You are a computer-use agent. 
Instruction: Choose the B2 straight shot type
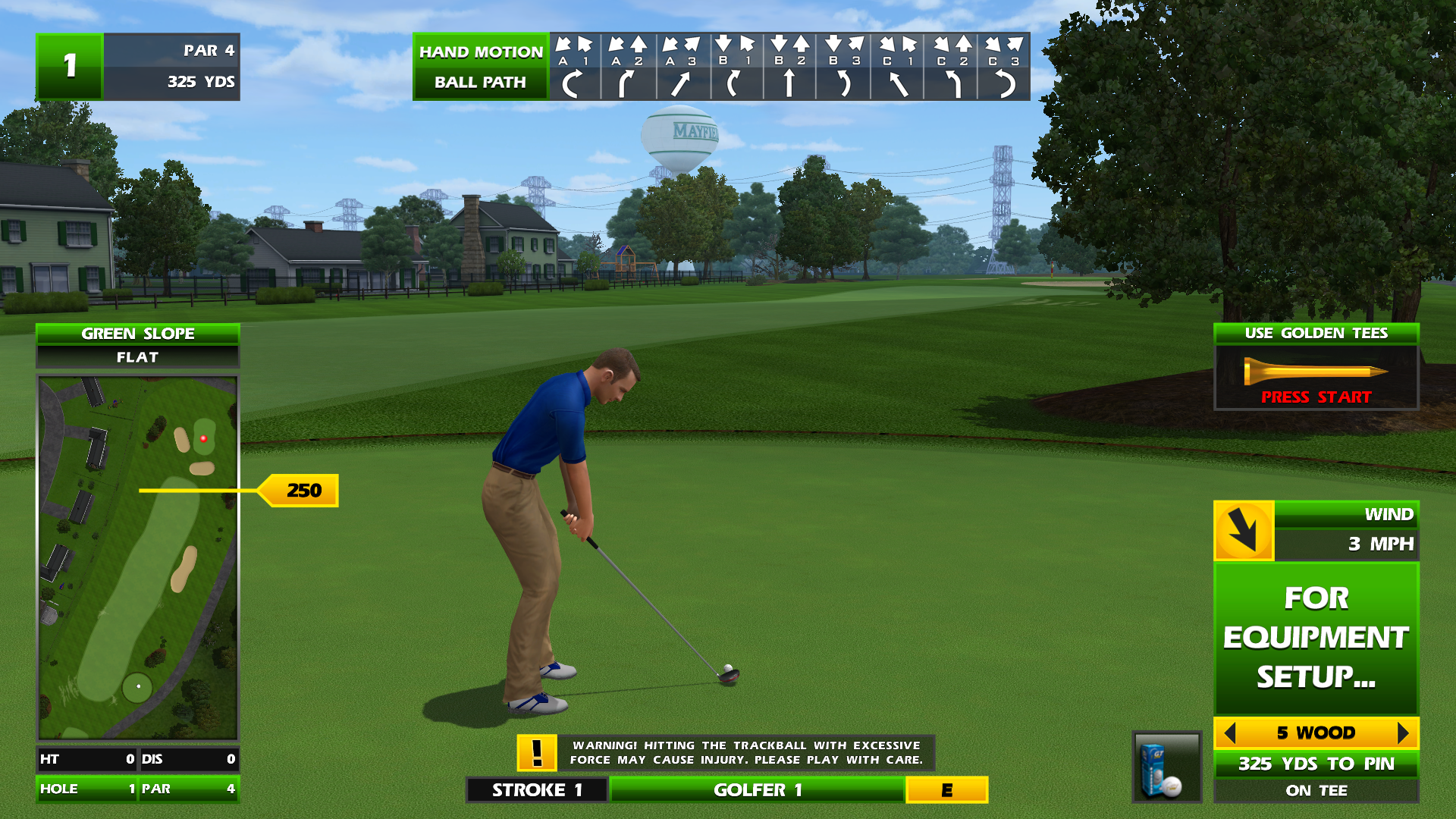(789, 67)
